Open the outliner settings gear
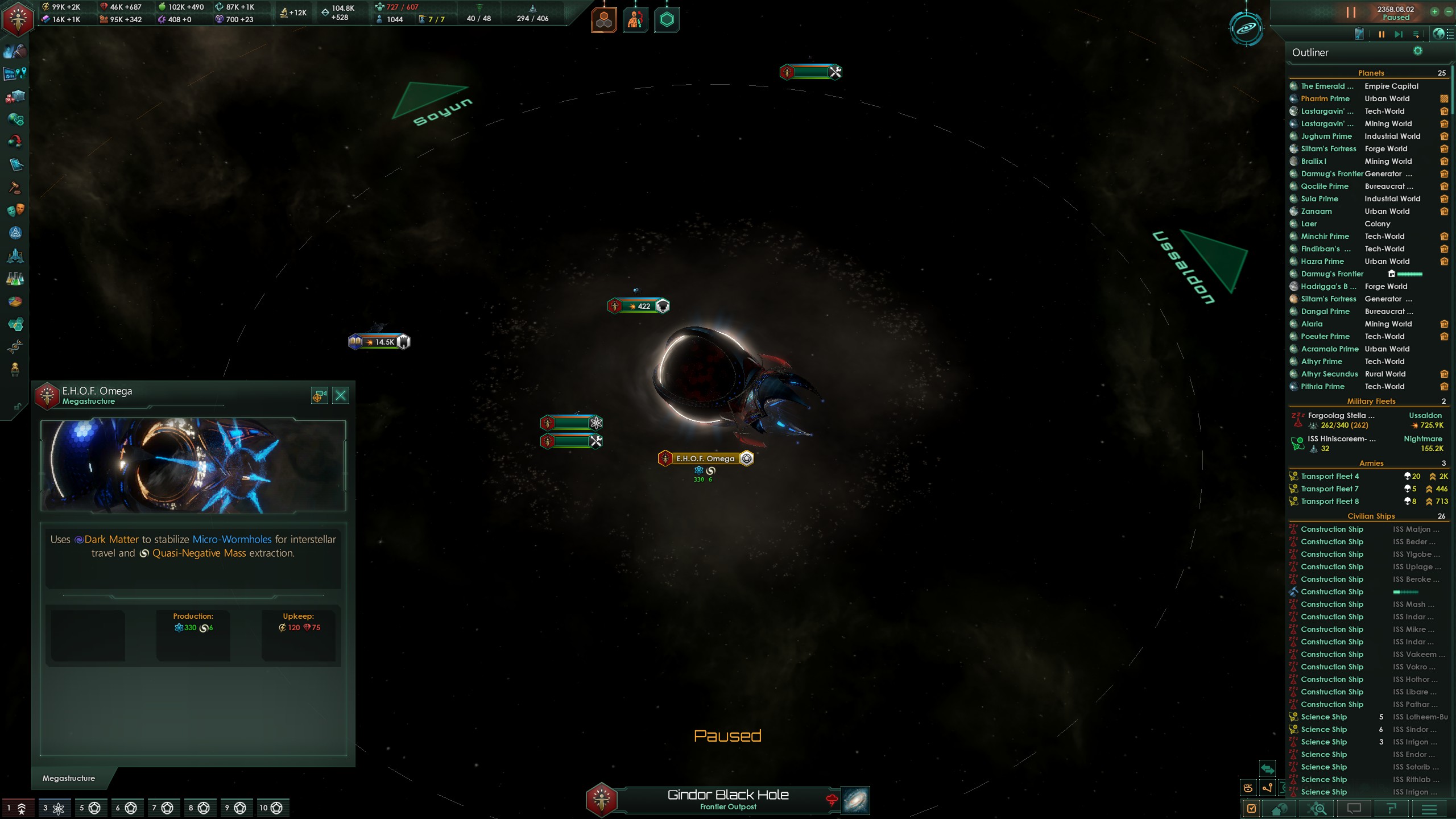Image resolution: width=1456 pixels, height=819 pixels. point(1418,51)
